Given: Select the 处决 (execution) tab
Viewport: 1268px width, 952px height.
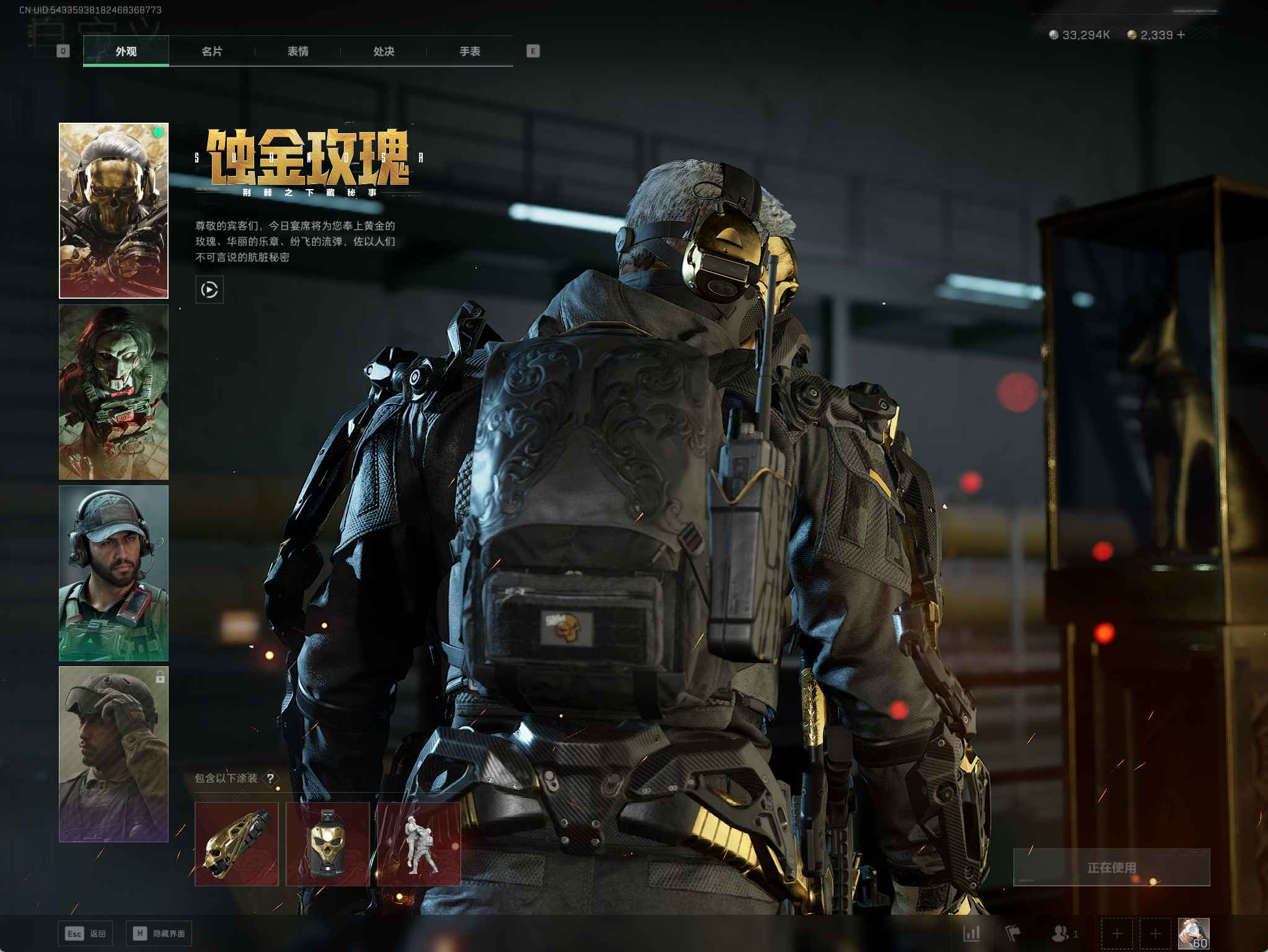Looking at the screenshot, I should pyautogui.click(x=384, y=51).
